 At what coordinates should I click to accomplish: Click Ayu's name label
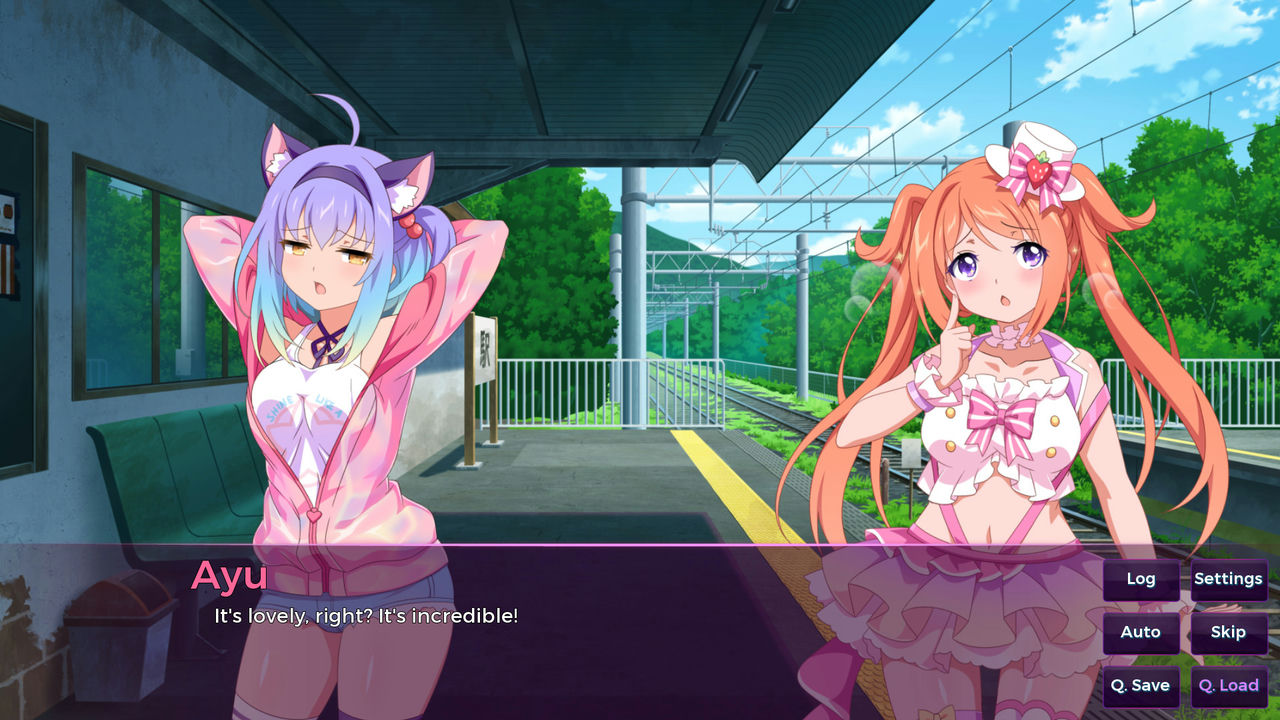[x=230, y=576]
